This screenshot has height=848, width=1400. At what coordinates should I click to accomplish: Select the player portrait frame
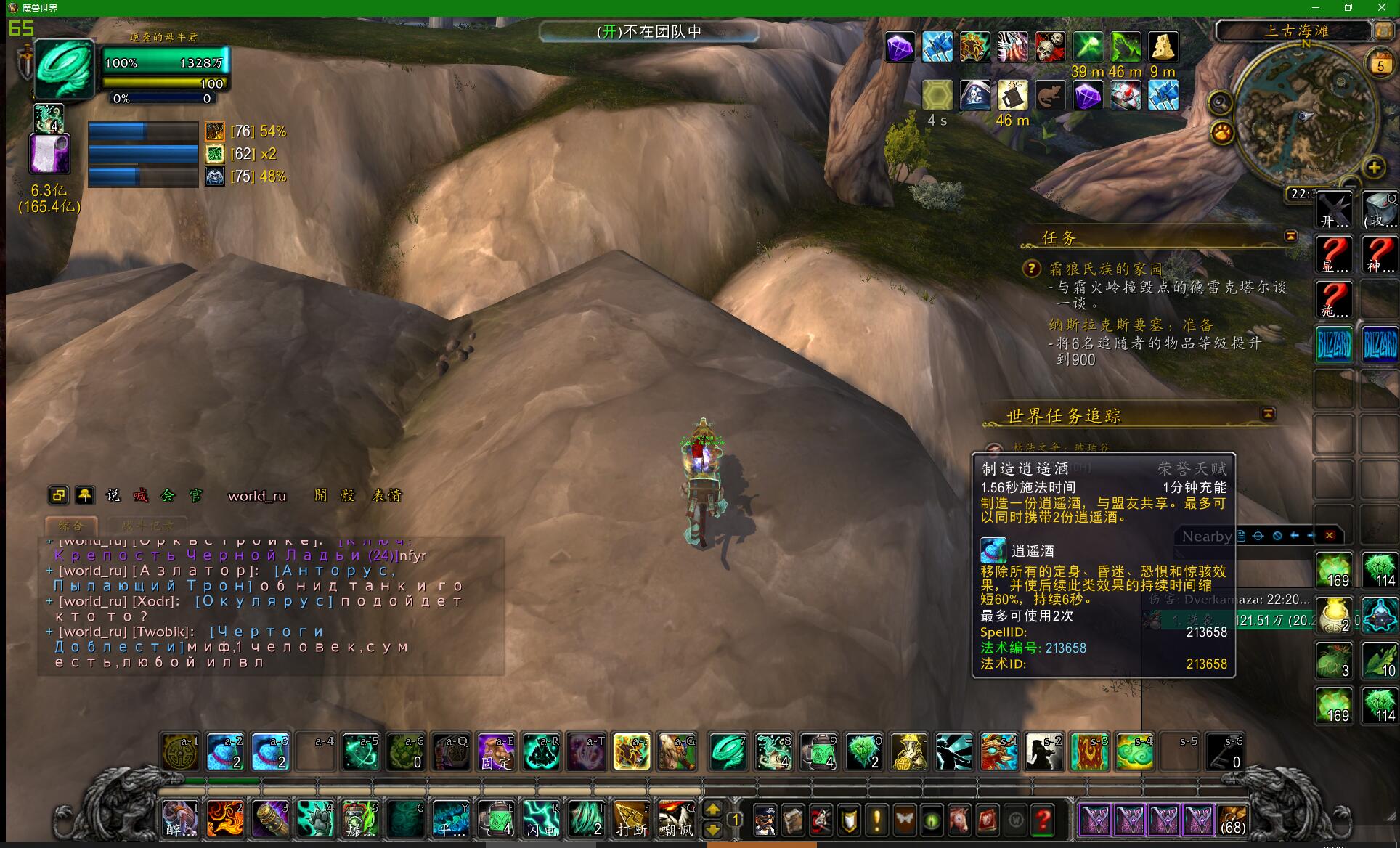65,68
